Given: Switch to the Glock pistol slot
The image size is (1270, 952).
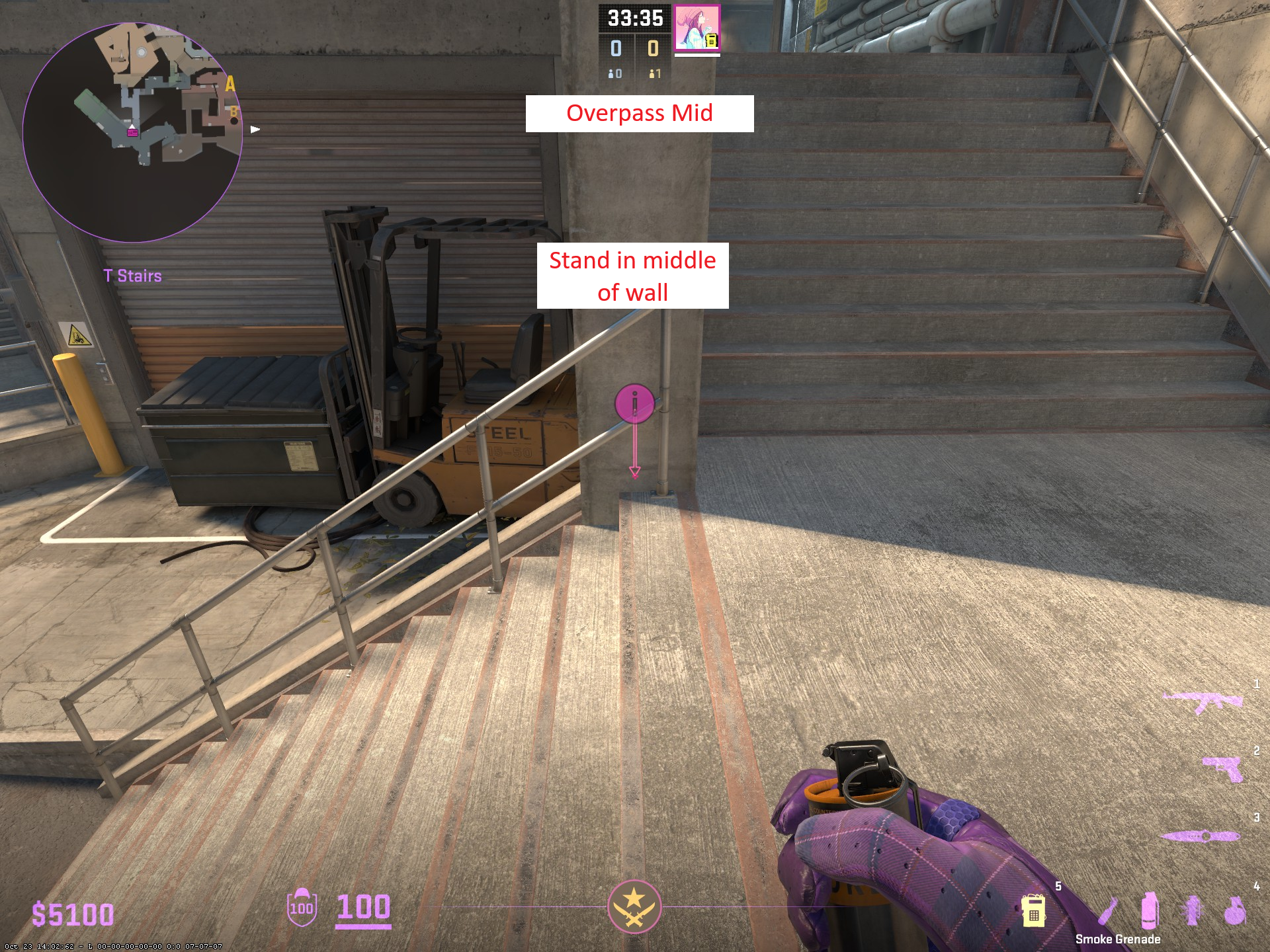Looking at the screenshot, I should pyautogui.click(x=1222, y=768).
